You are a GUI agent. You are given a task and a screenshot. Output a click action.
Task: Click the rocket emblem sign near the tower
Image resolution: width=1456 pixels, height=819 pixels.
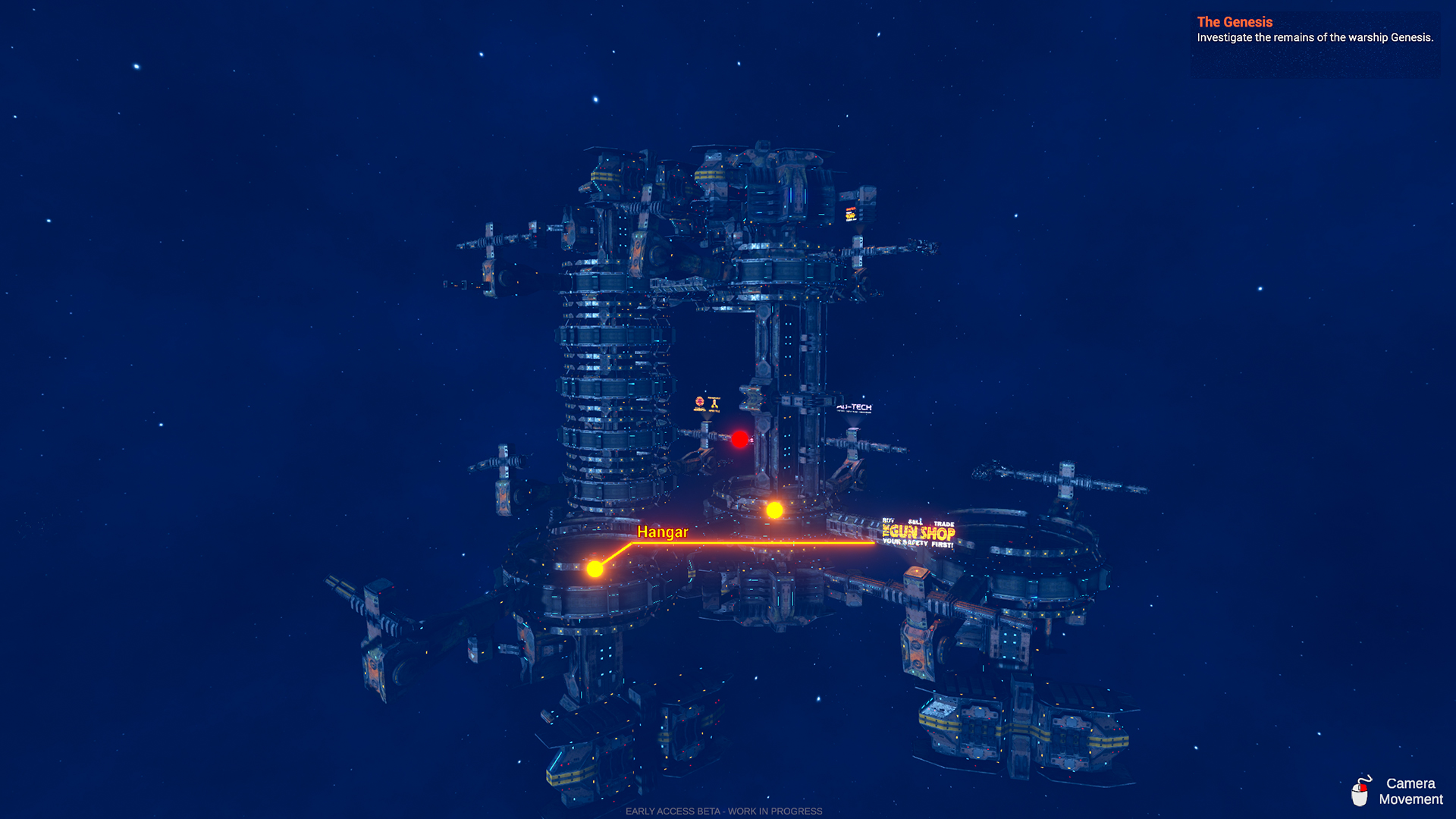(714, 403)
